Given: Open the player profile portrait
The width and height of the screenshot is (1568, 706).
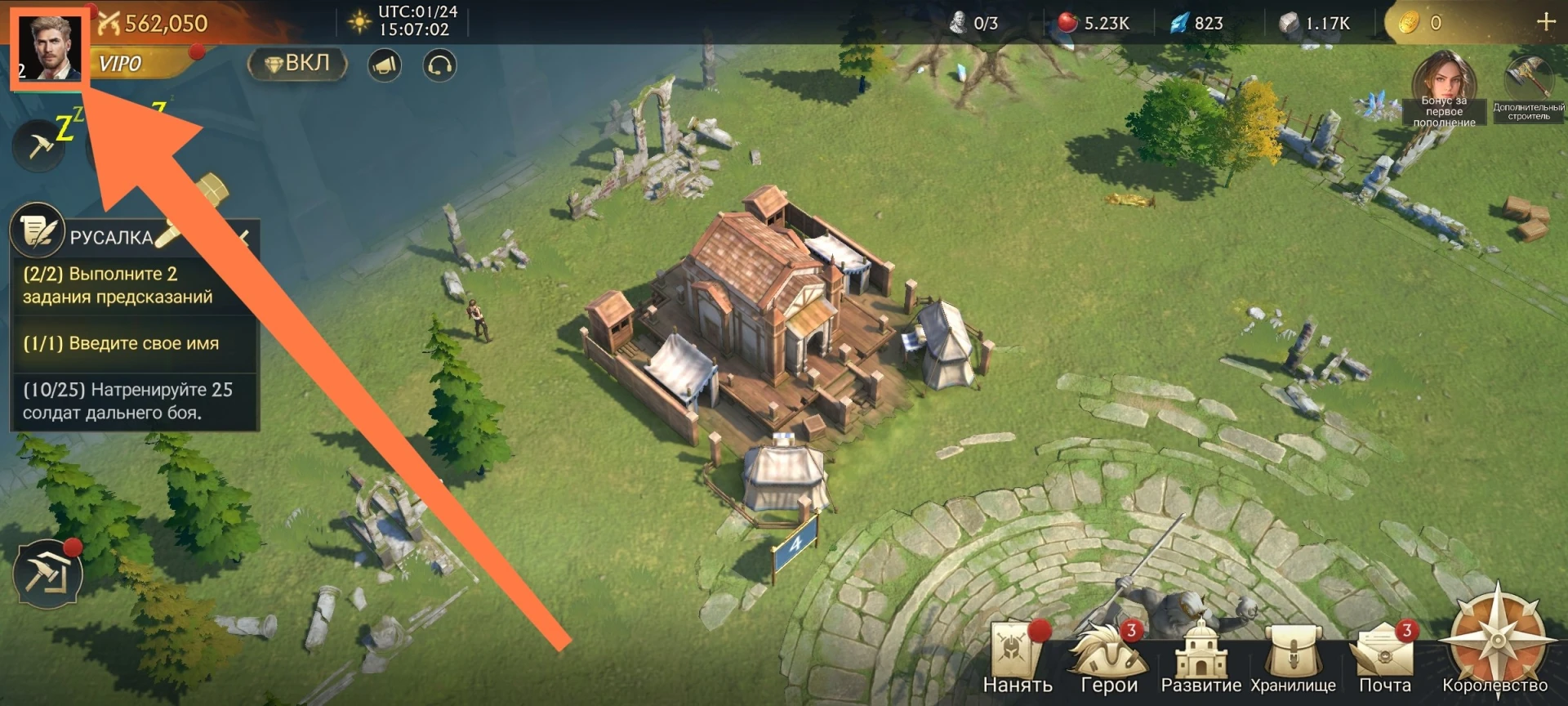Looking at the screenshot, I should 49,49.
